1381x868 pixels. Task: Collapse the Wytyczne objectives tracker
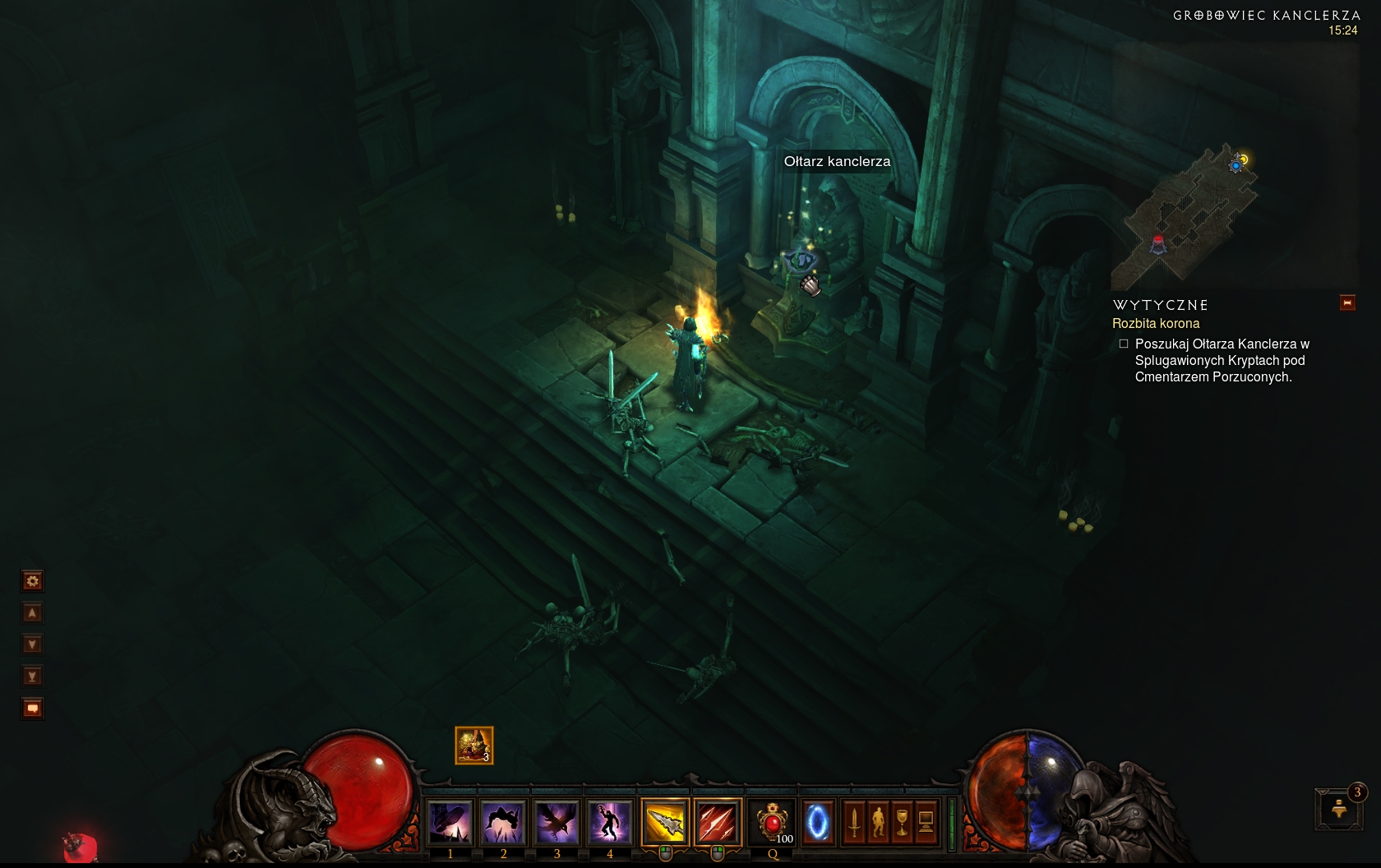1347,303
